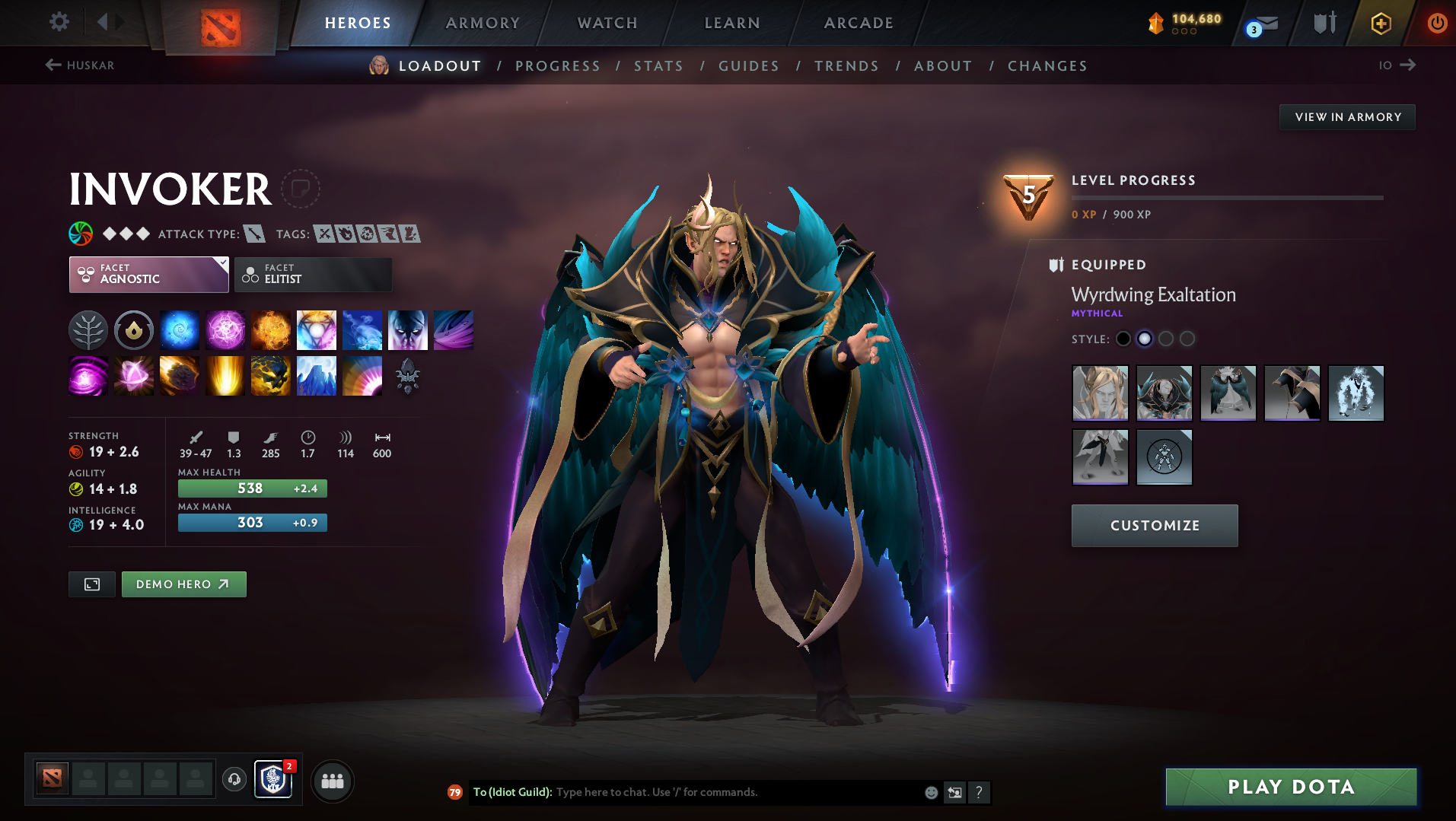Viewport: 1456px width, 821px height.
Task: Click the Level Progress XP bar
Action: click(x=1227, y=197)
